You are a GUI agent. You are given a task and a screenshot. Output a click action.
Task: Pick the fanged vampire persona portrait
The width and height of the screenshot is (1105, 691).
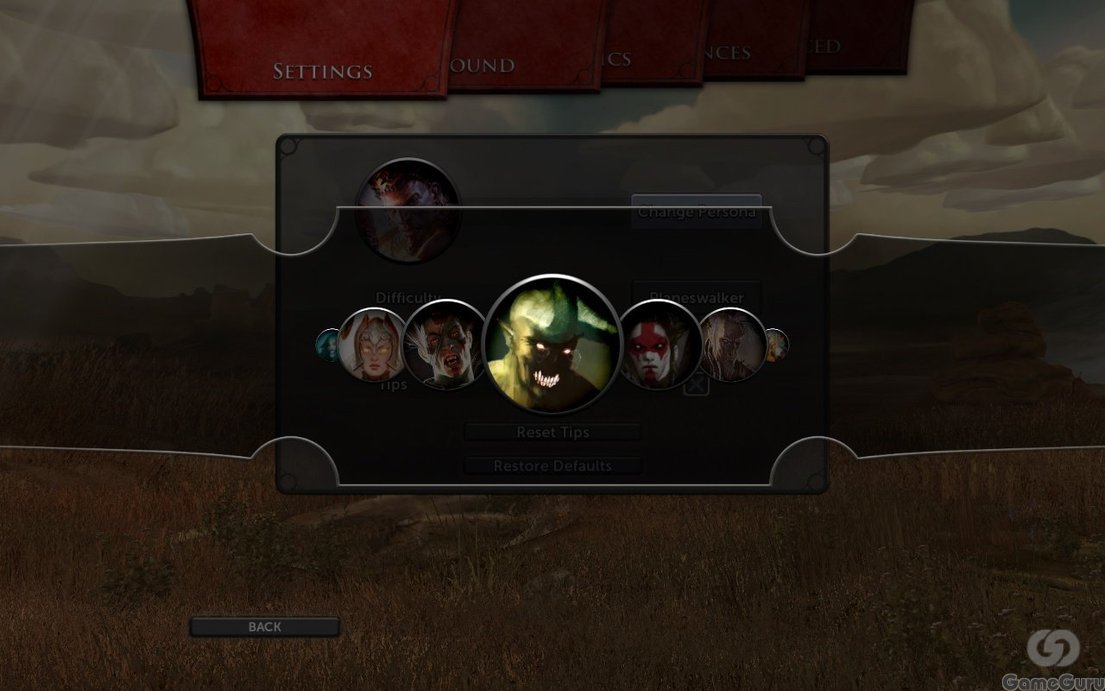coord(443,345)
